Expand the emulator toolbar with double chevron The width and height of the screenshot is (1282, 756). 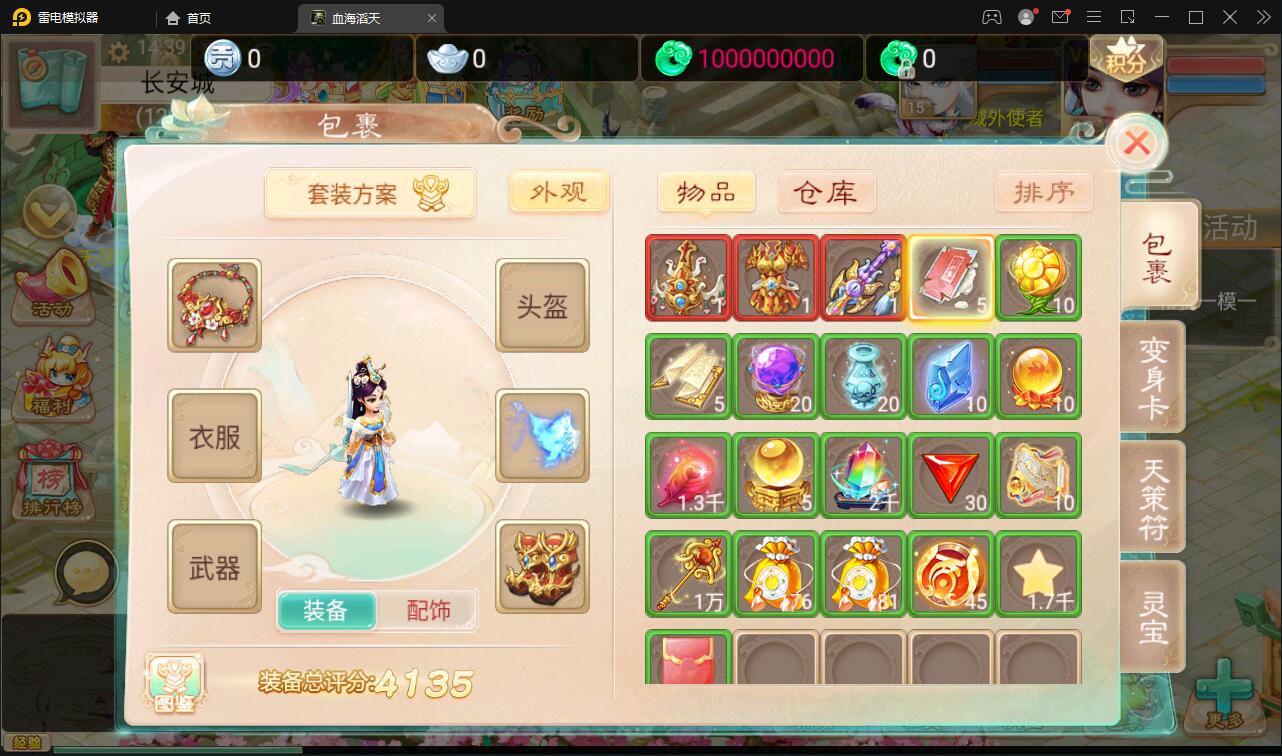pyautogui.click(x=1262, y=16)
